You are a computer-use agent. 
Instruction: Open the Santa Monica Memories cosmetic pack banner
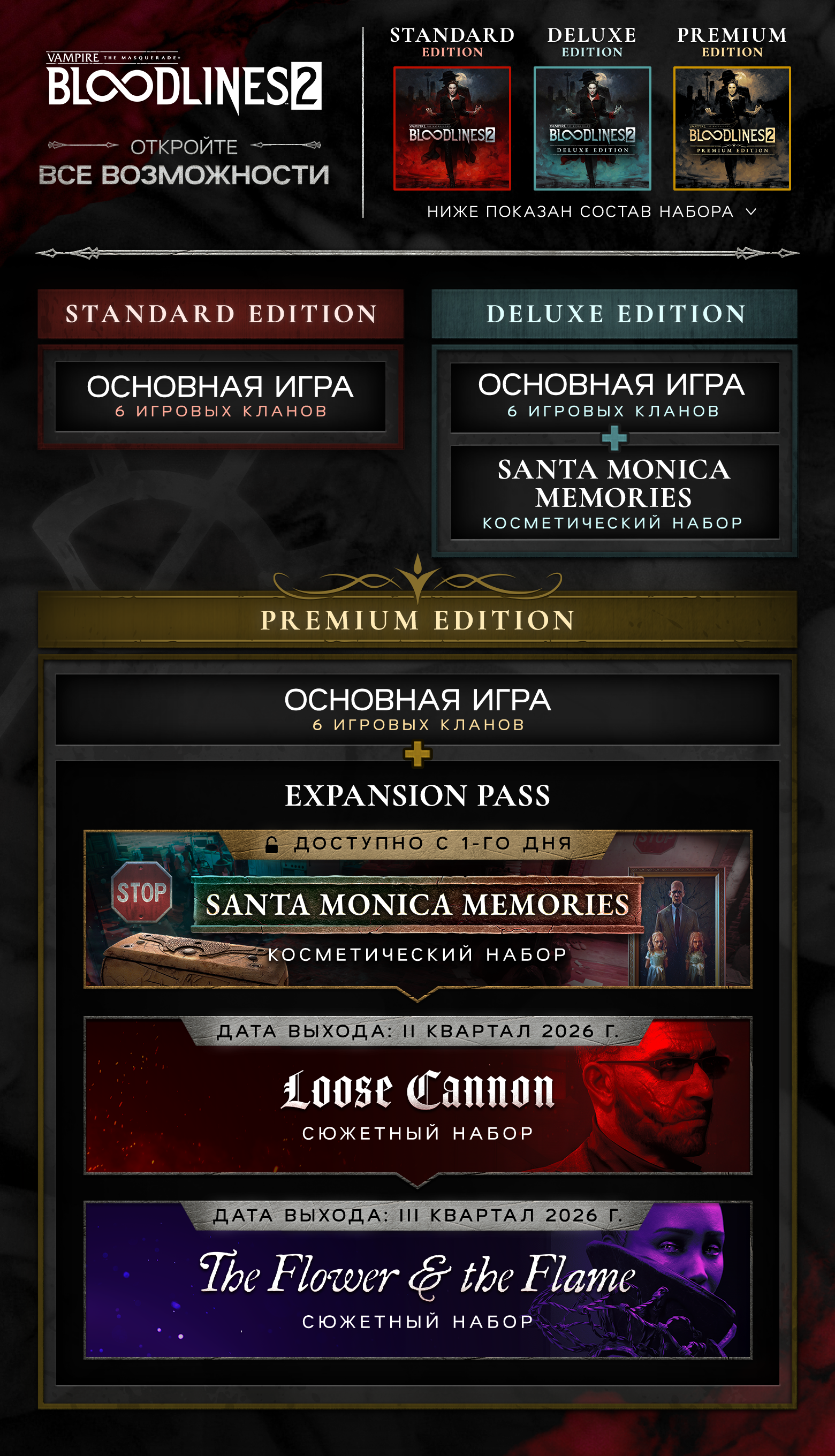click(417, 909)
